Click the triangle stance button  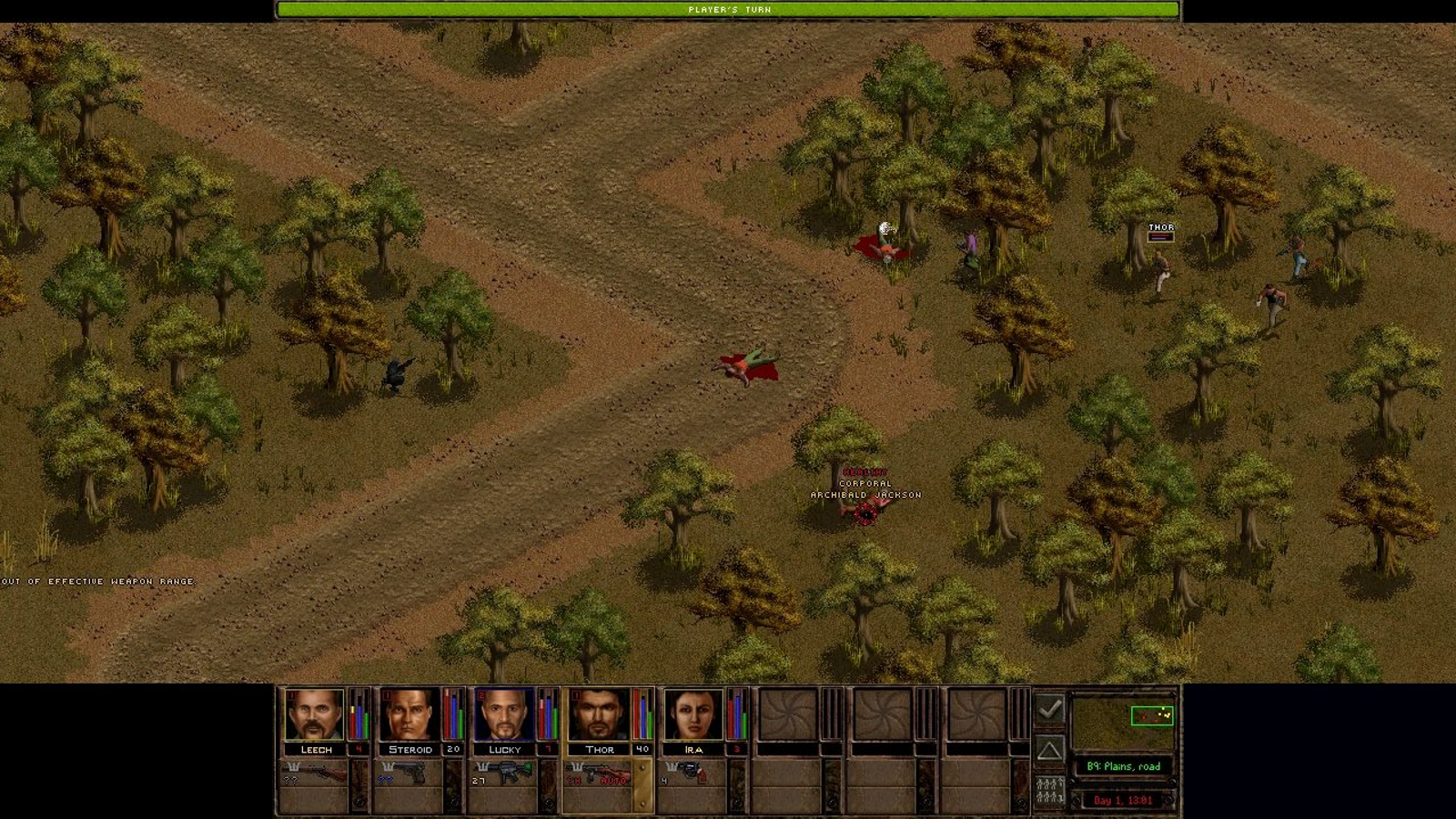(1048, 750)
